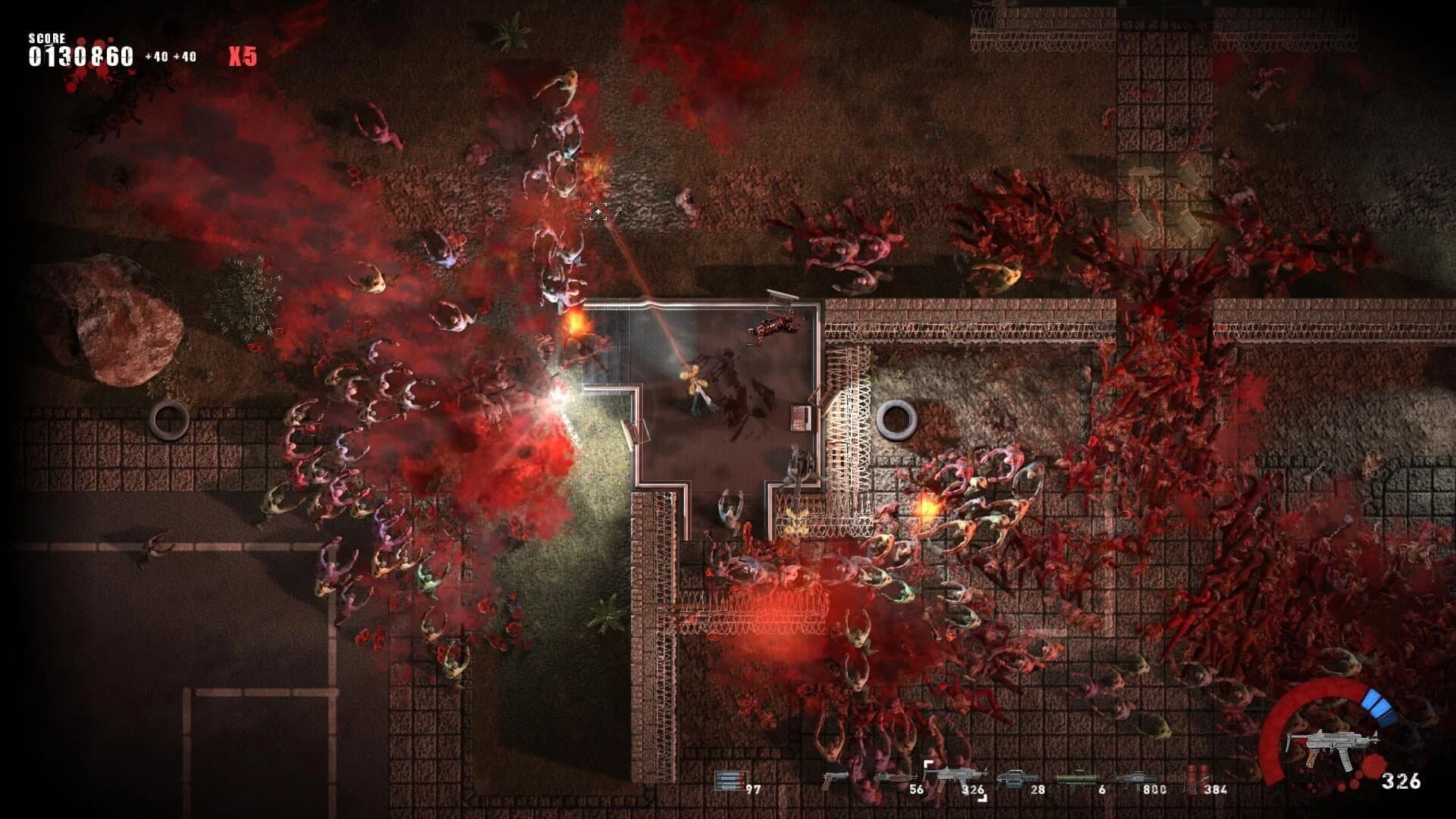Click the 800 ammo counter under the flamethrower
Image resolution: width=1456 pixels, height=819 pixels.
[x=1155, y=789]
